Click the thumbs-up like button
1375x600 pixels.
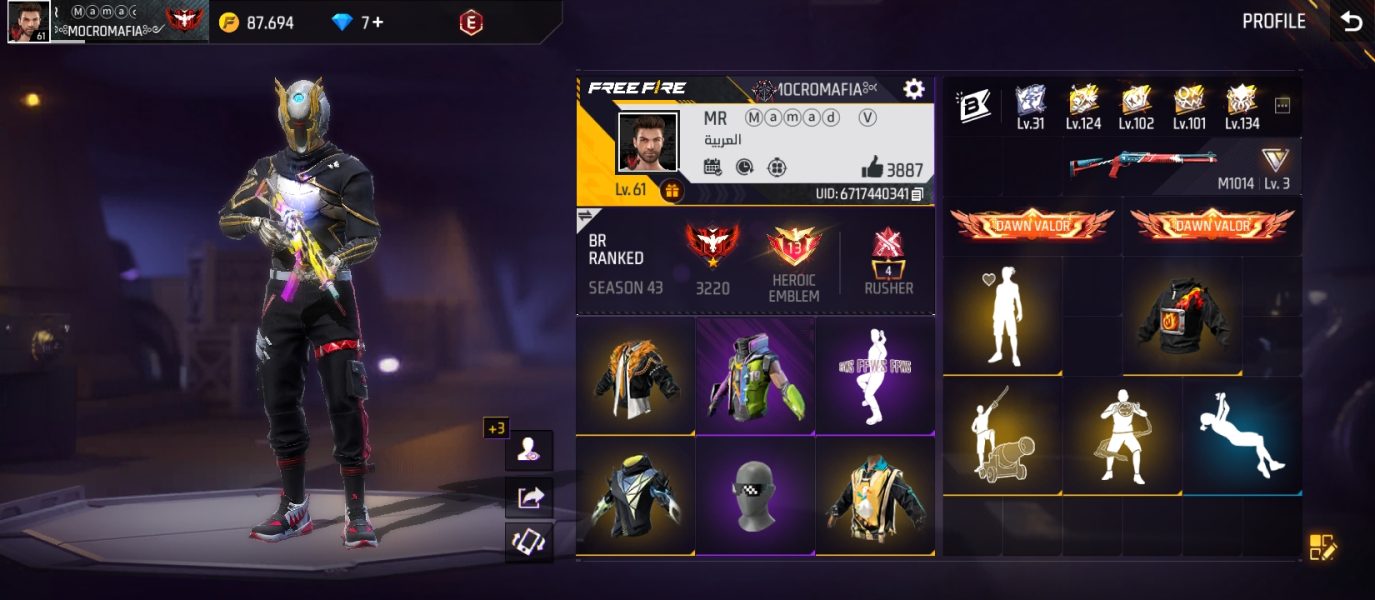click(x=872, y=169)
